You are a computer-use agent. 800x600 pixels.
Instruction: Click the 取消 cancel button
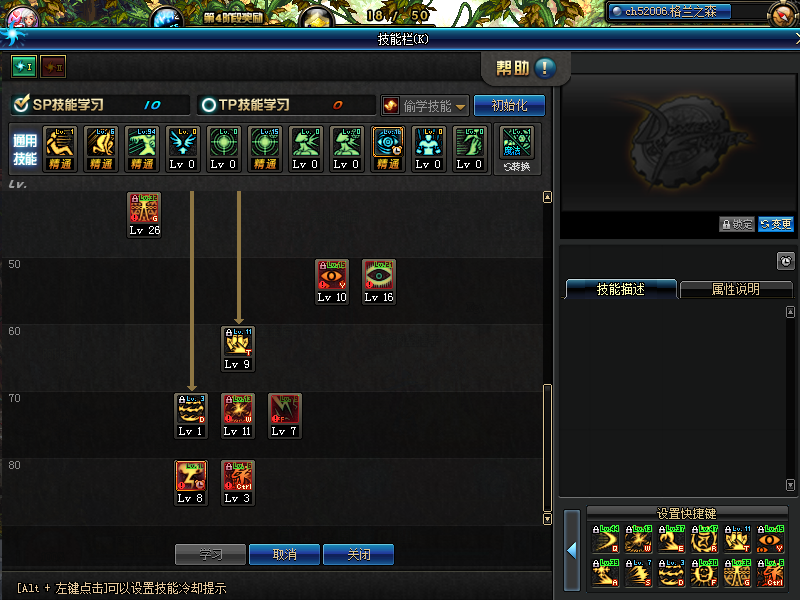click(284, 554)
